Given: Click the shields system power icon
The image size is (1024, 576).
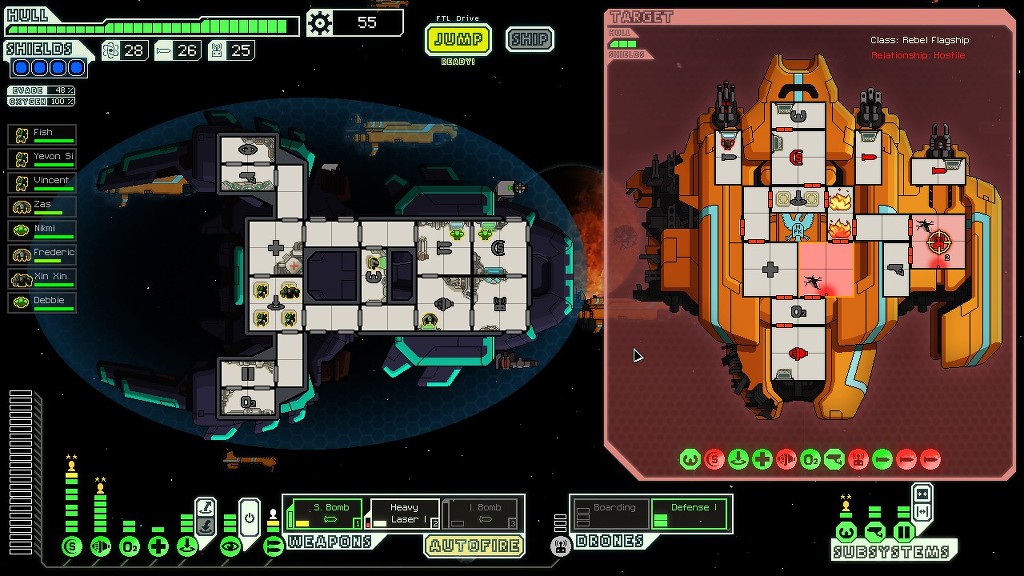Looking at the screenshot, I should point(71,546).
